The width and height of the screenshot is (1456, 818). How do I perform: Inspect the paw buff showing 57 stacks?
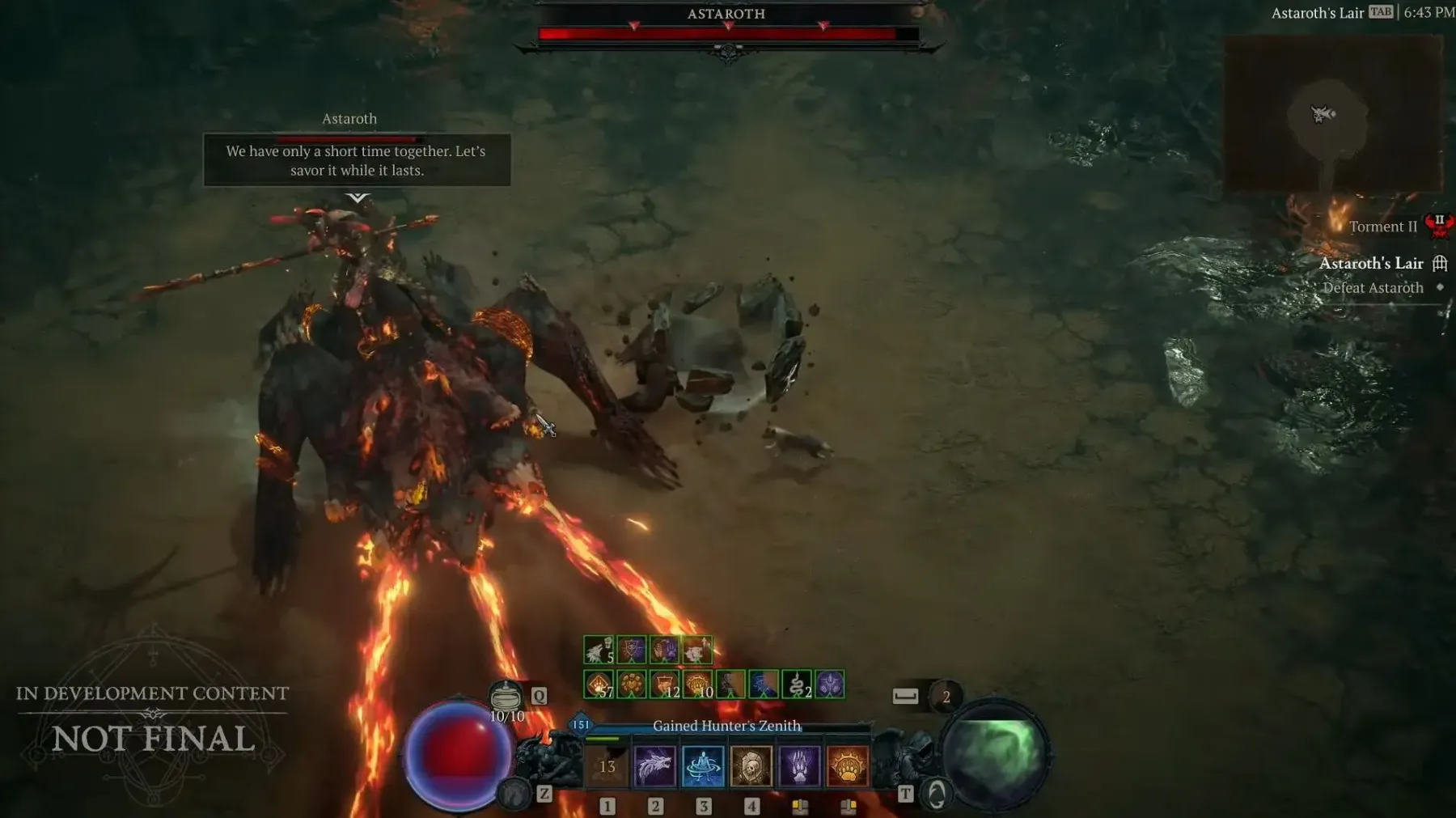point(599,684)
